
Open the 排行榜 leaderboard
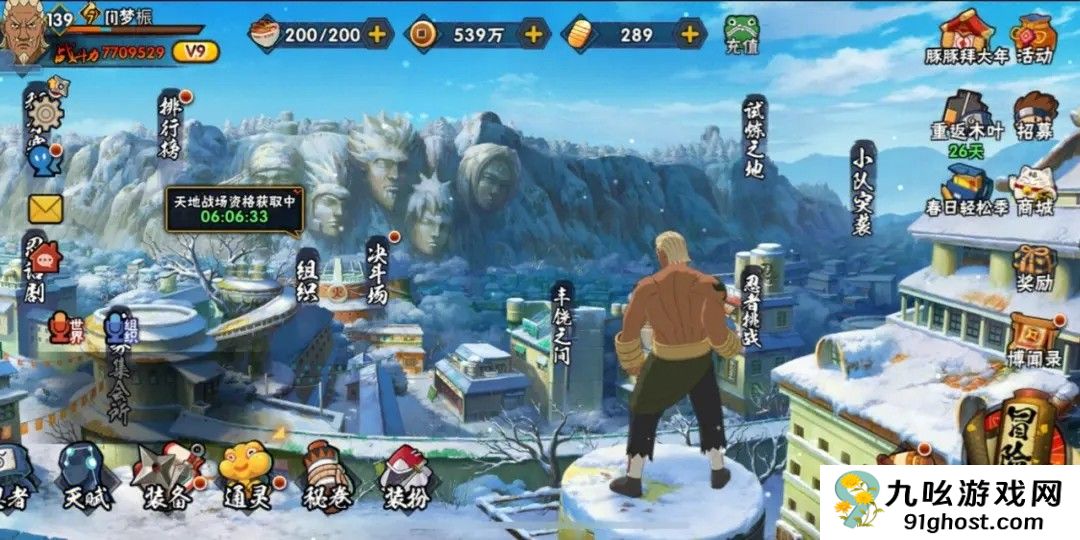(x=170, y=125)
